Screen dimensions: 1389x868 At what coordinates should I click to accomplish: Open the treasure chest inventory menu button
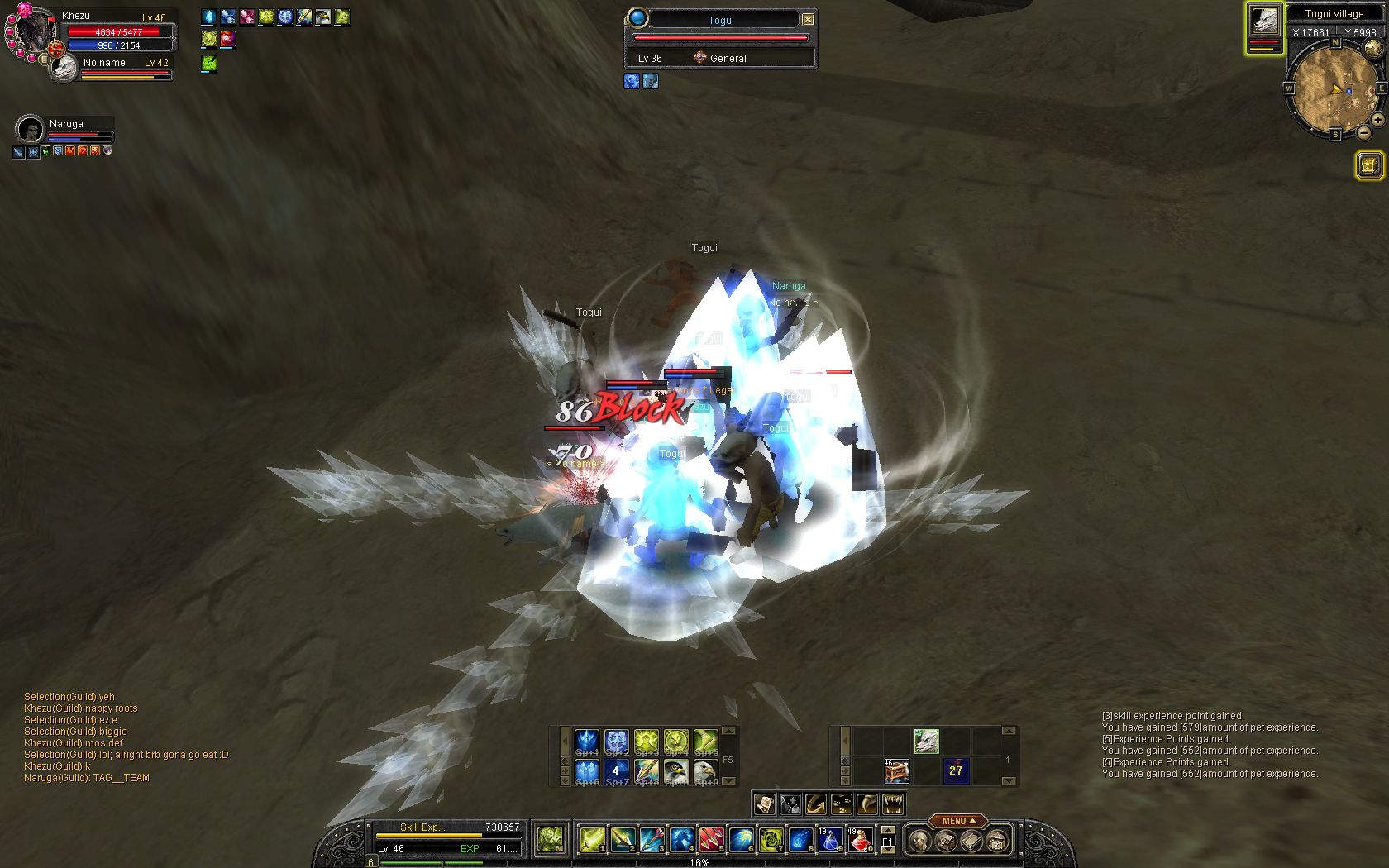tap(997, 842)
